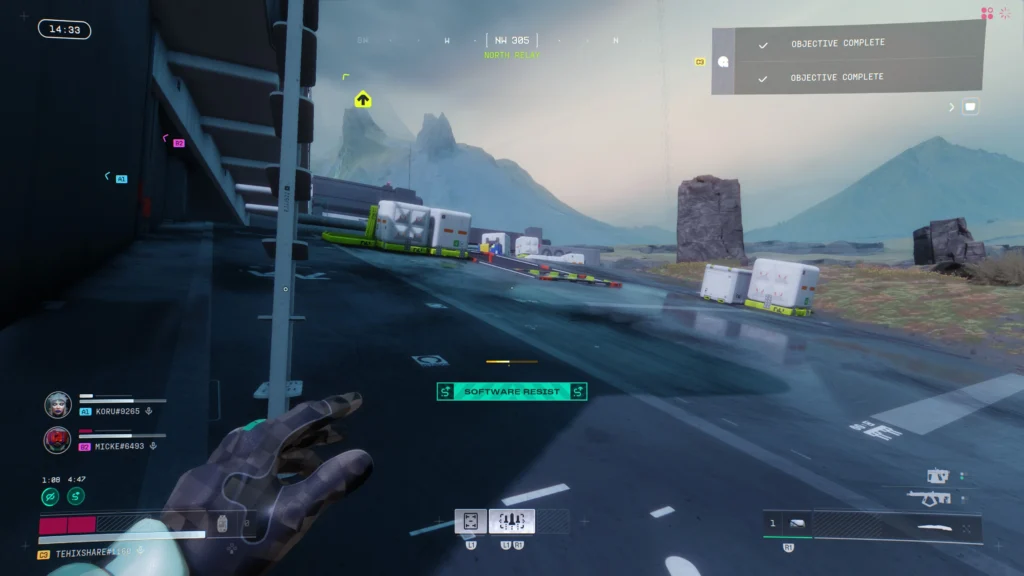Select teammate MICKE#6493's portrait

[x=57, y=440]
